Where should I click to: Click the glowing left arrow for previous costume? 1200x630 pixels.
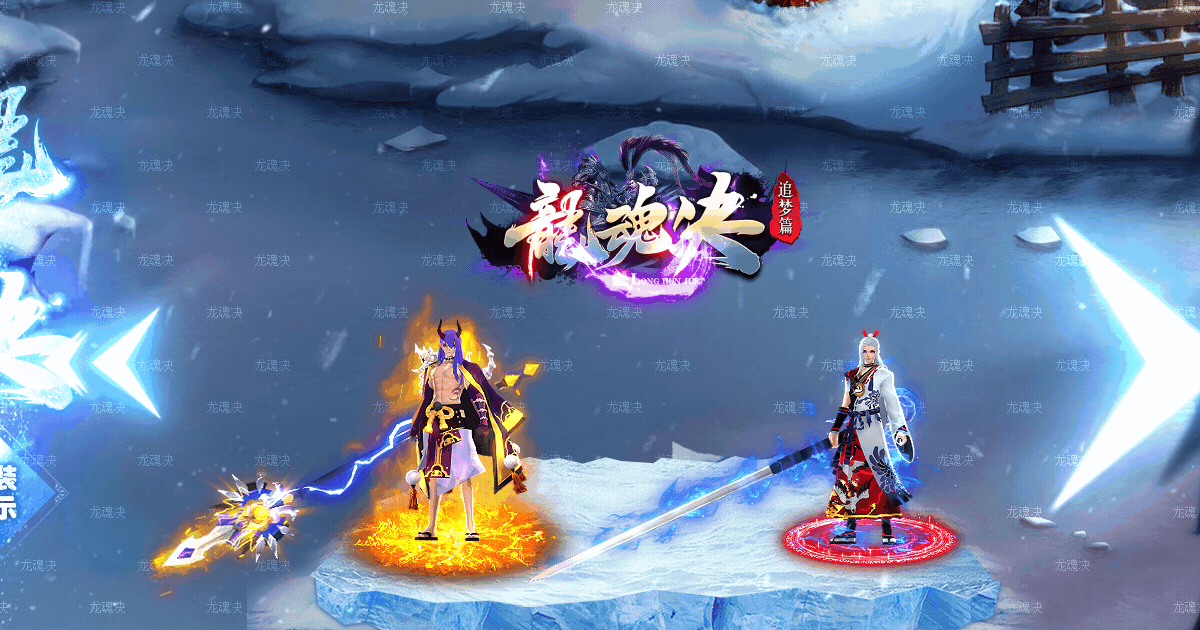(128, 360)
